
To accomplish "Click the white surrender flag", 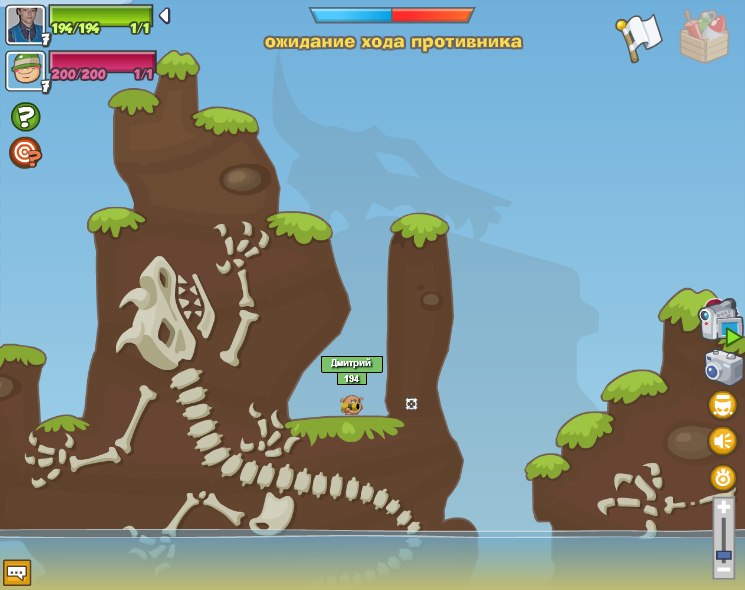I will 638,37.
